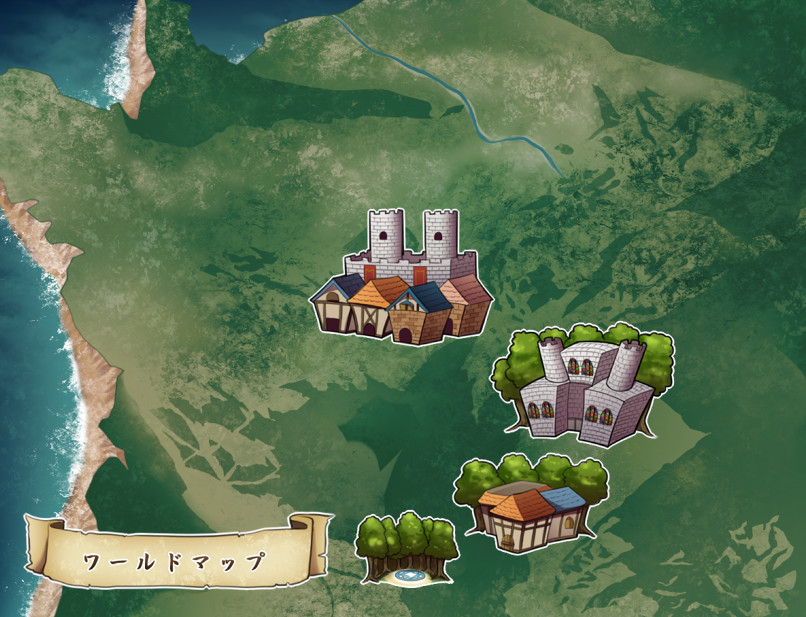
Task: Enter the forest village with orange roof
Action: [530, 505]
